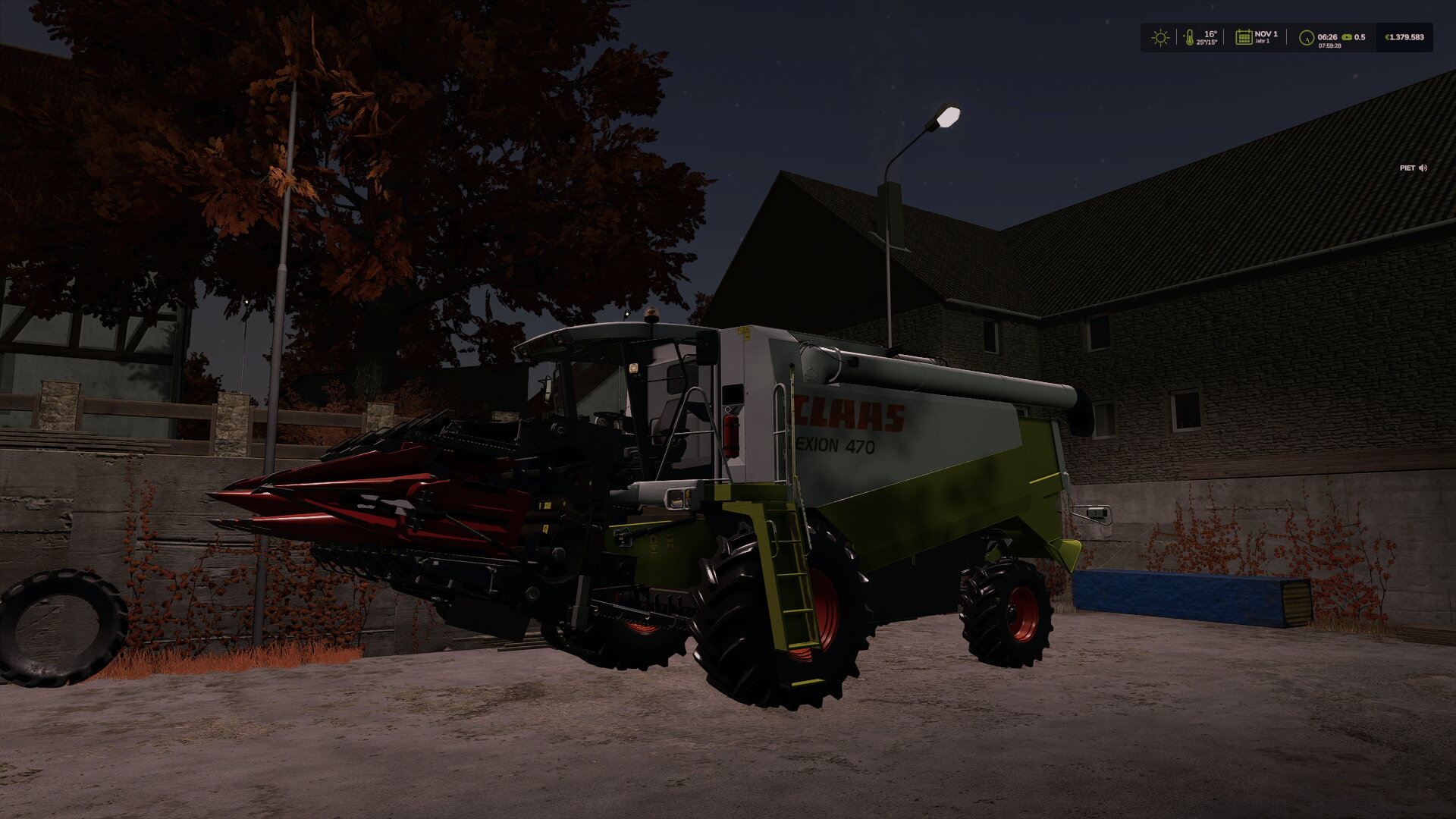The image size is (1456, 819).
Task: Click the speaker icon next to PIET
Action: pyautogui.click(x=1423, y=168)
